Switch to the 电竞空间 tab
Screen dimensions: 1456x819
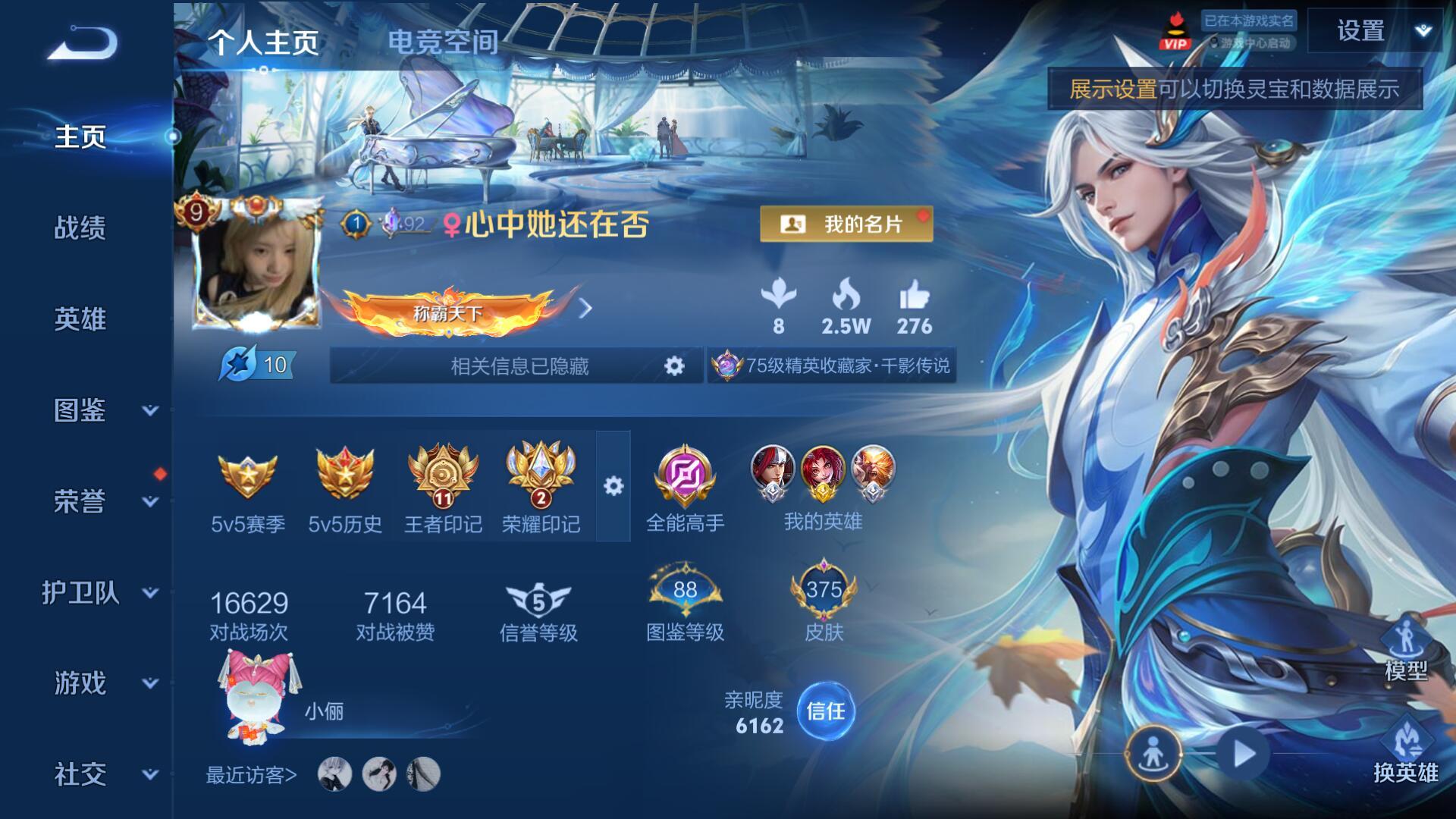(443, 42)
